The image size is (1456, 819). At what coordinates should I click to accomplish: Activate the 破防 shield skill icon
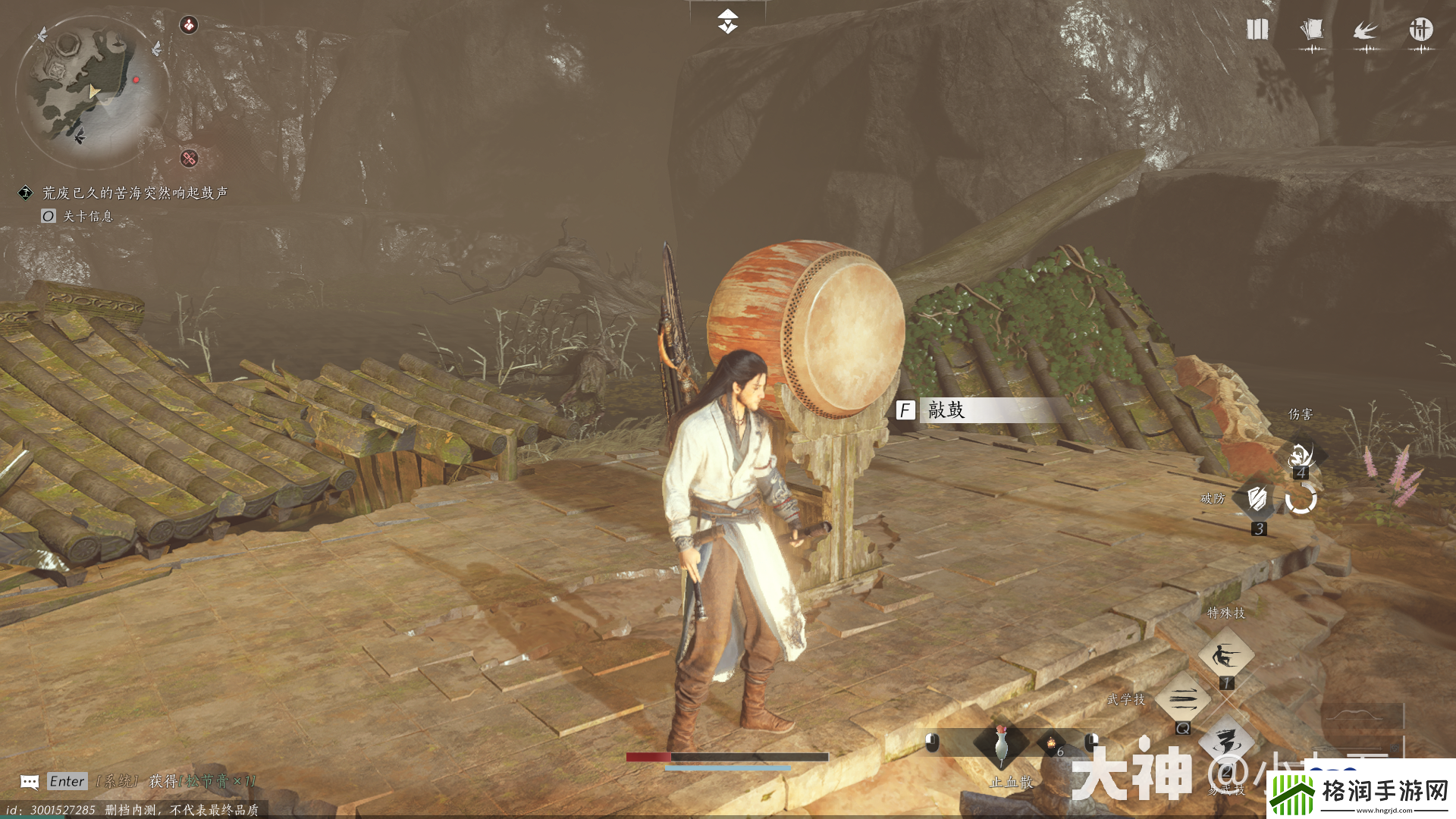[1257, 498]
